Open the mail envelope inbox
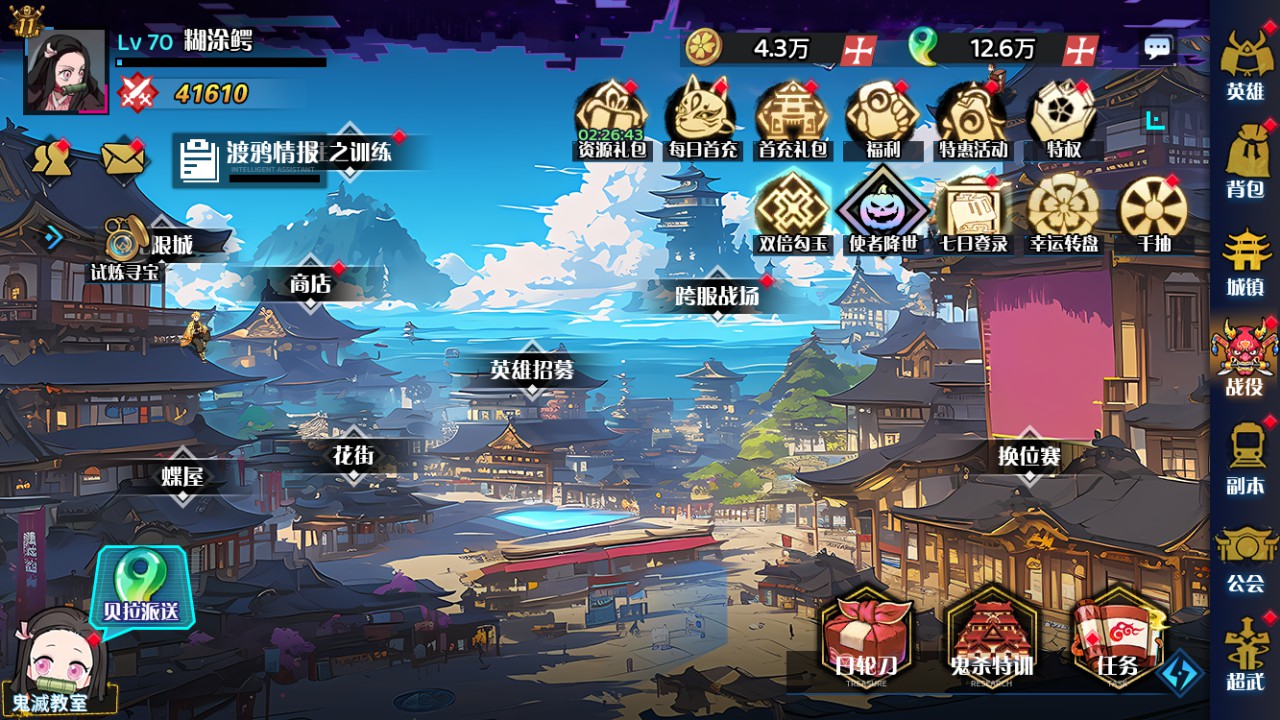The height and width of the screenshot is (720, 1280). coord(122,159)
